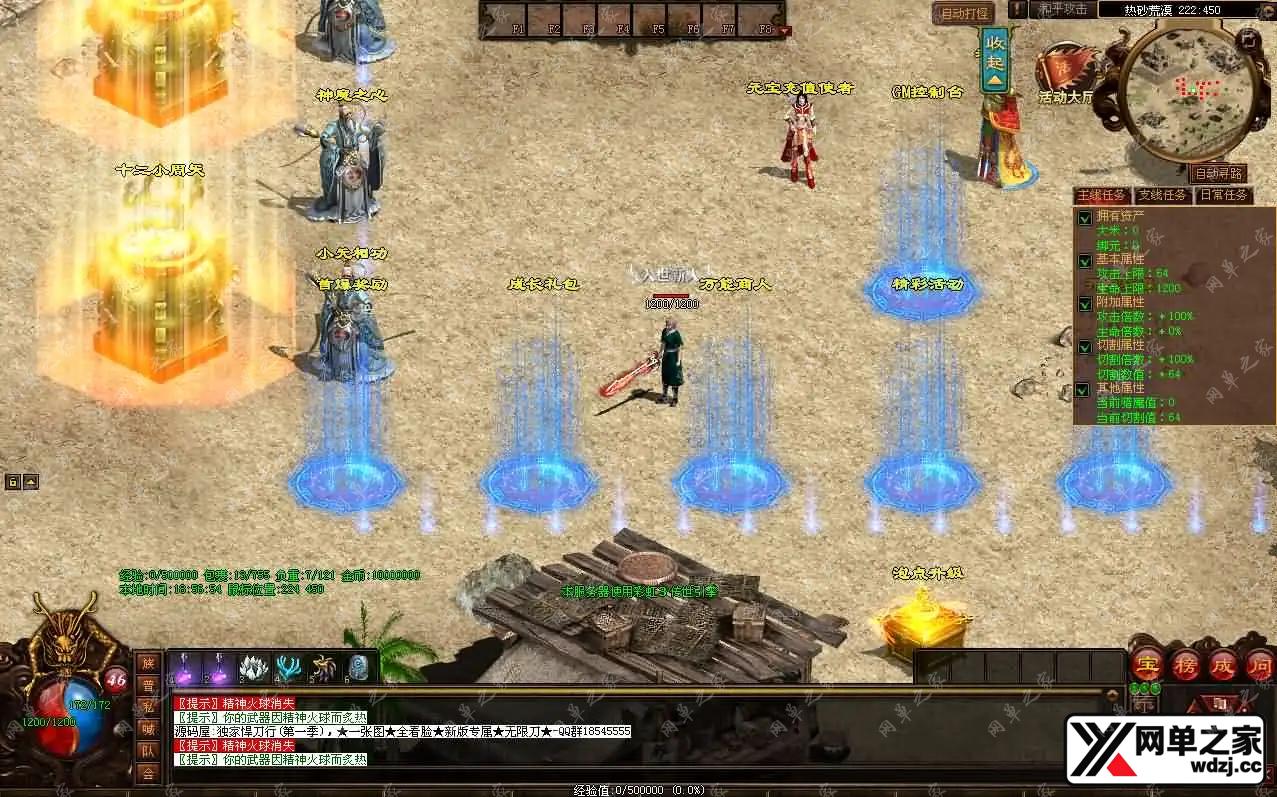Toggle the 基本属性 checkbox
This screenshot has height=797, width=1277.
click(1085, 261)
